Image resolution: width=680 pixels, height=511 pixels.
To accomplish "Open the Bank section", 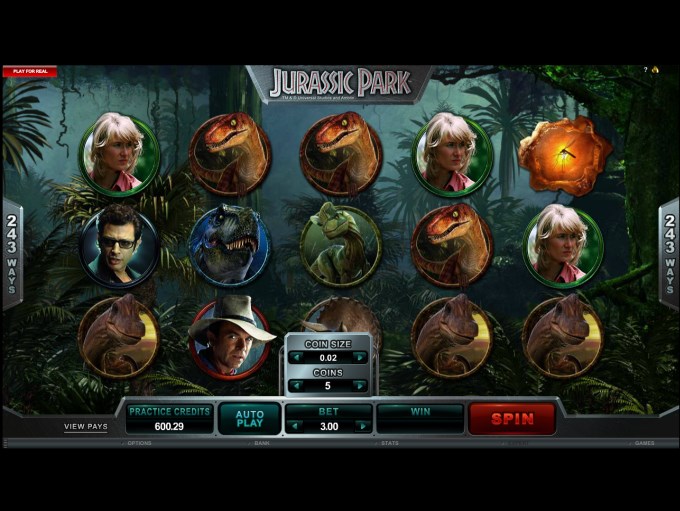I will click(262, 443).
